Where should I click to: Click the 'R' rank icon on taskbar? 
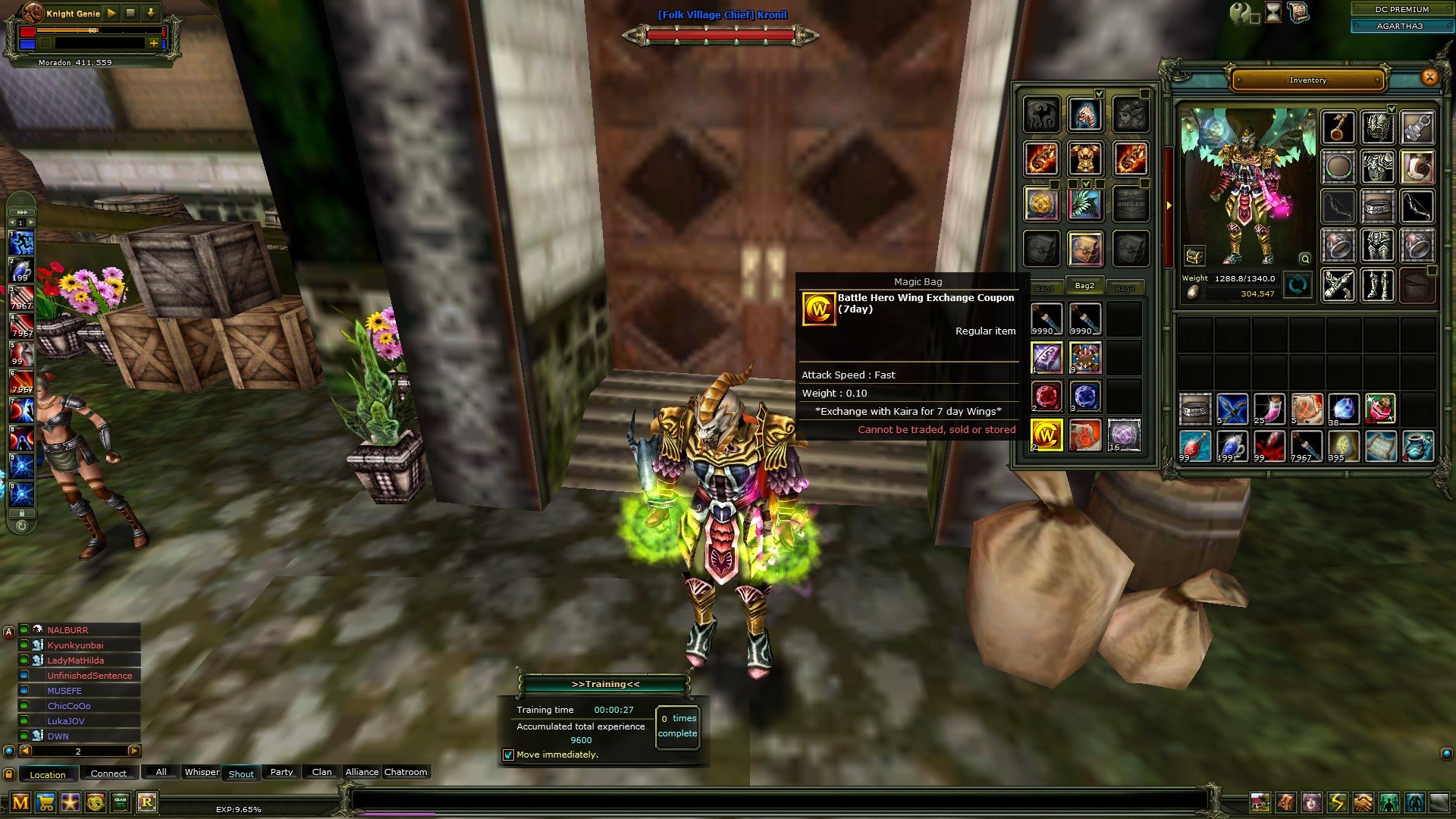point(148,802)
